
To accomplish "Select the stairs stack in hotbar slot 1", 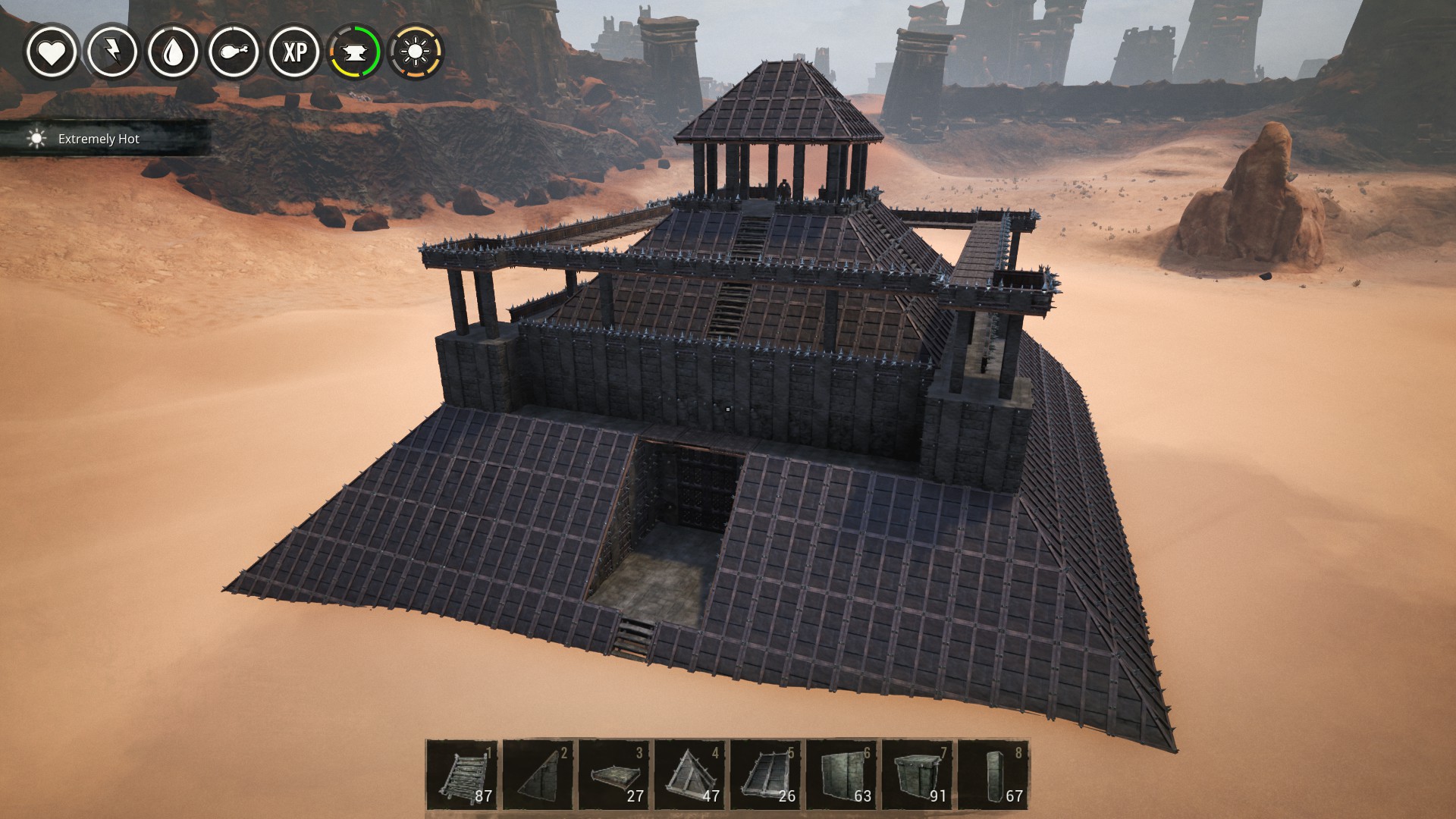I will click(x=463, y=775).
